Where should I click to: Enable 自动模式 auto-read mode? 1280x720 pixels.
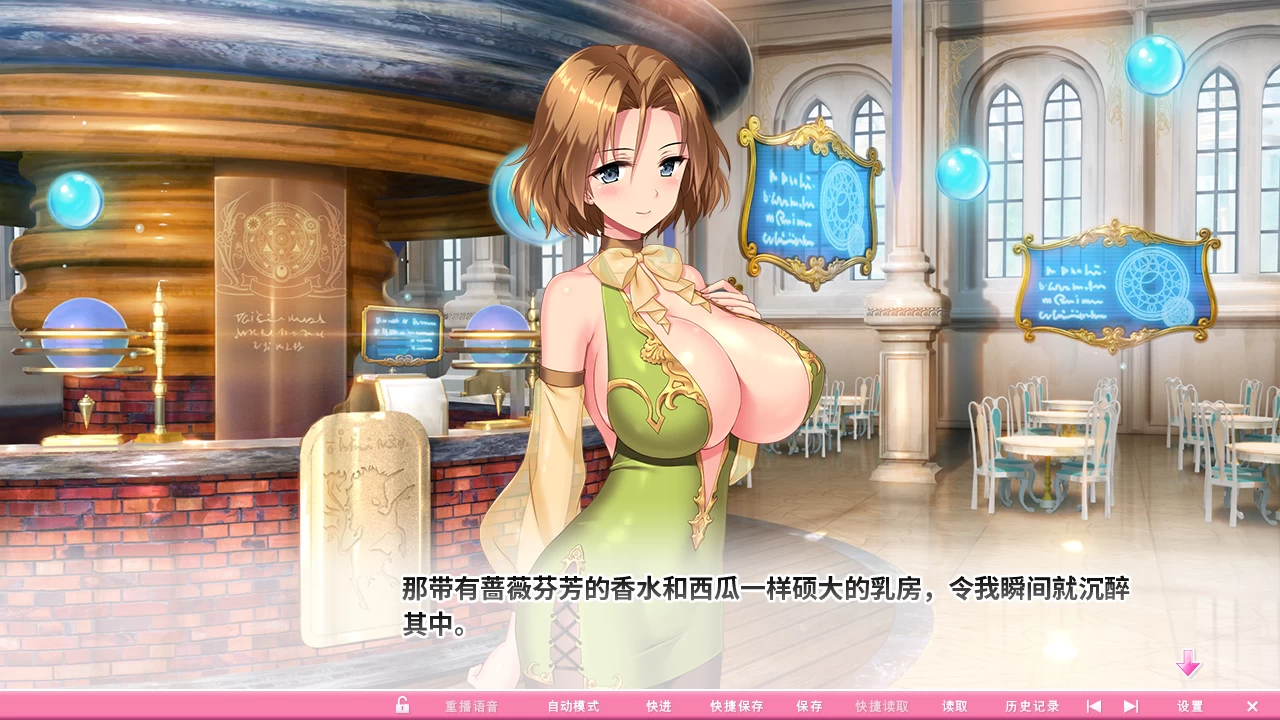(572, 705)
